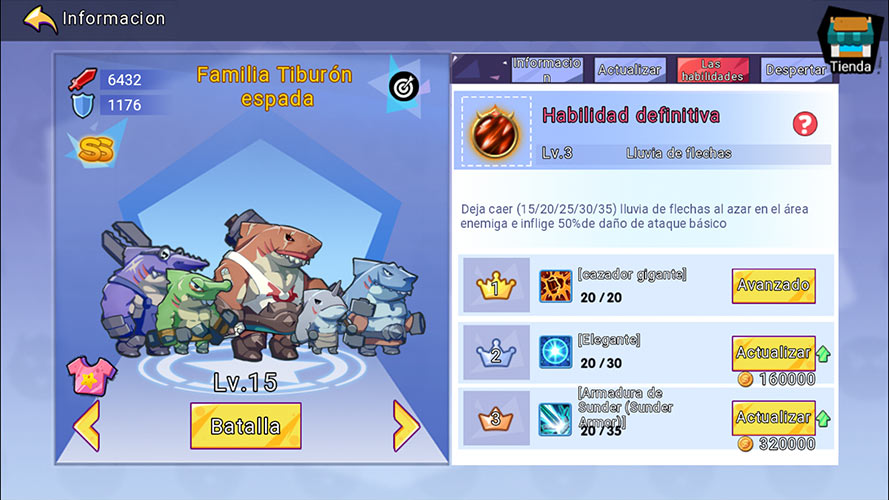Select the Armadura de Sunder skill icon
The height and width of the screenshot is (500, 889).
tap(555, 419)
